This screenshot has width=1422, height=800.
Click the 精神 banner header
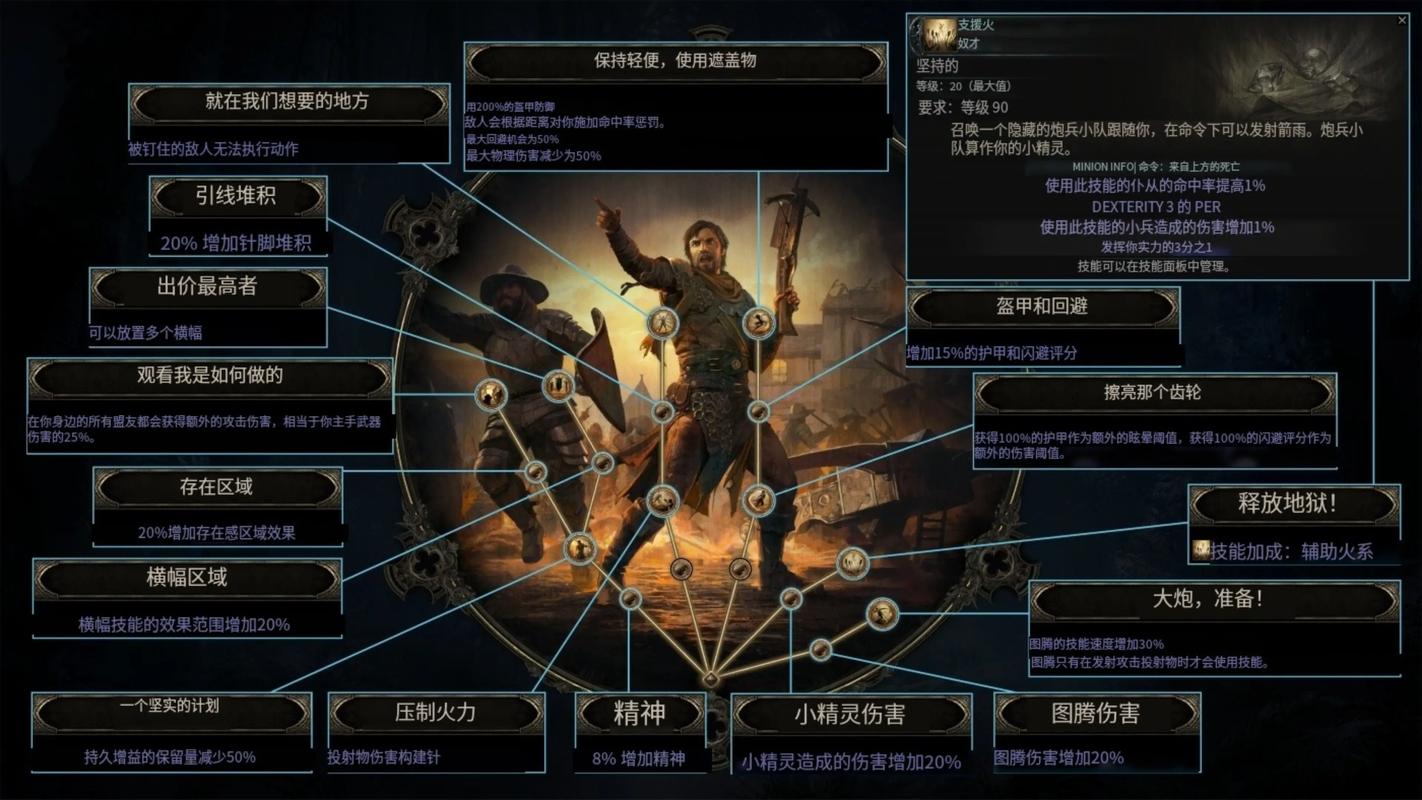[x=639, y=711]
